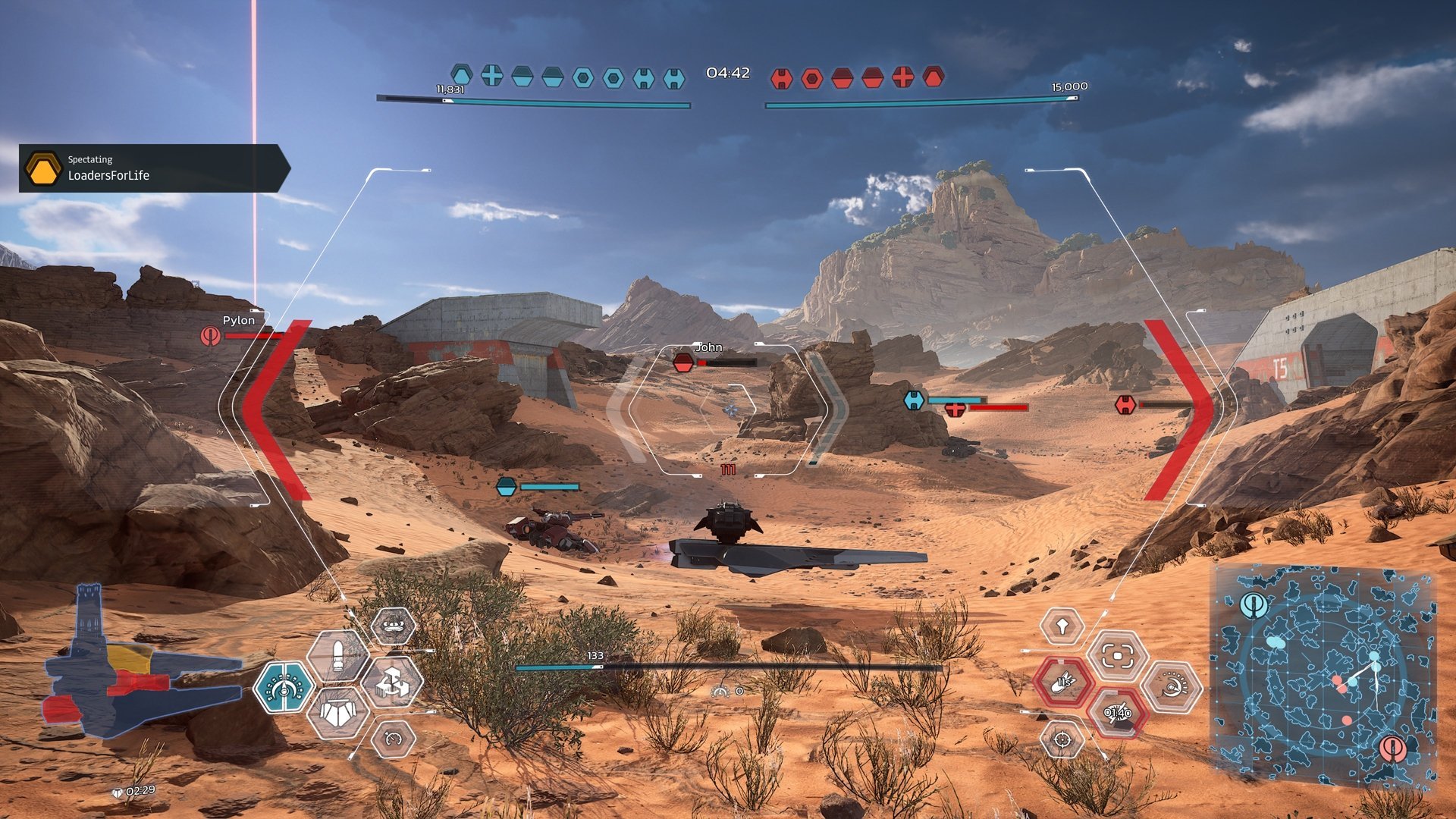Select the teal radar dial ability hexagon
The image size is (1456, 819).
coord(284,687)
